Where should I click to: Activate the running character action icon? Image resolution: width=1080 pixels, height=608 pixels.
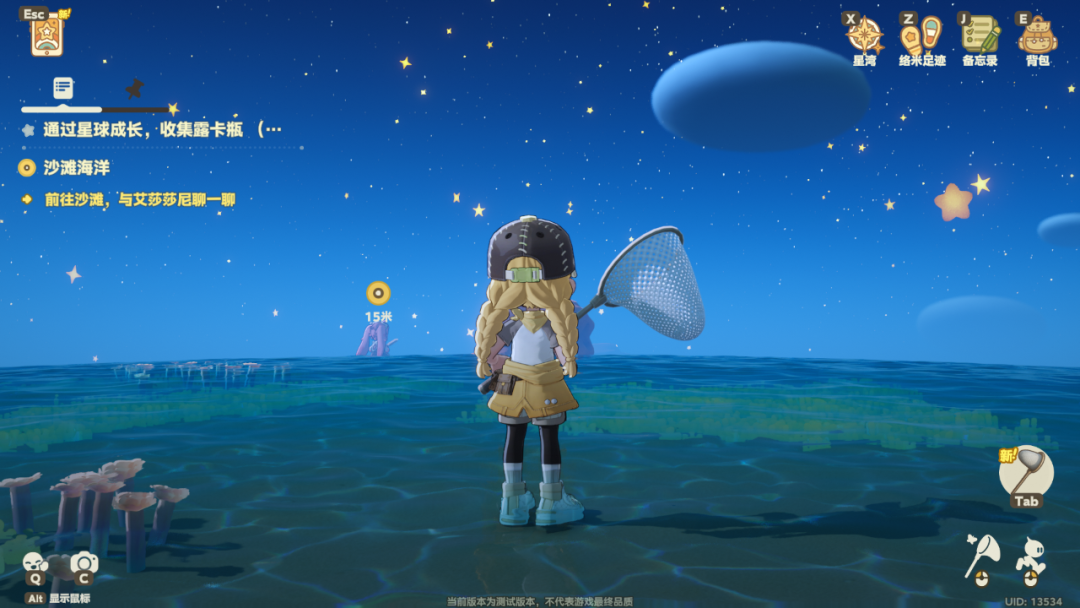tap(1031, 556)
